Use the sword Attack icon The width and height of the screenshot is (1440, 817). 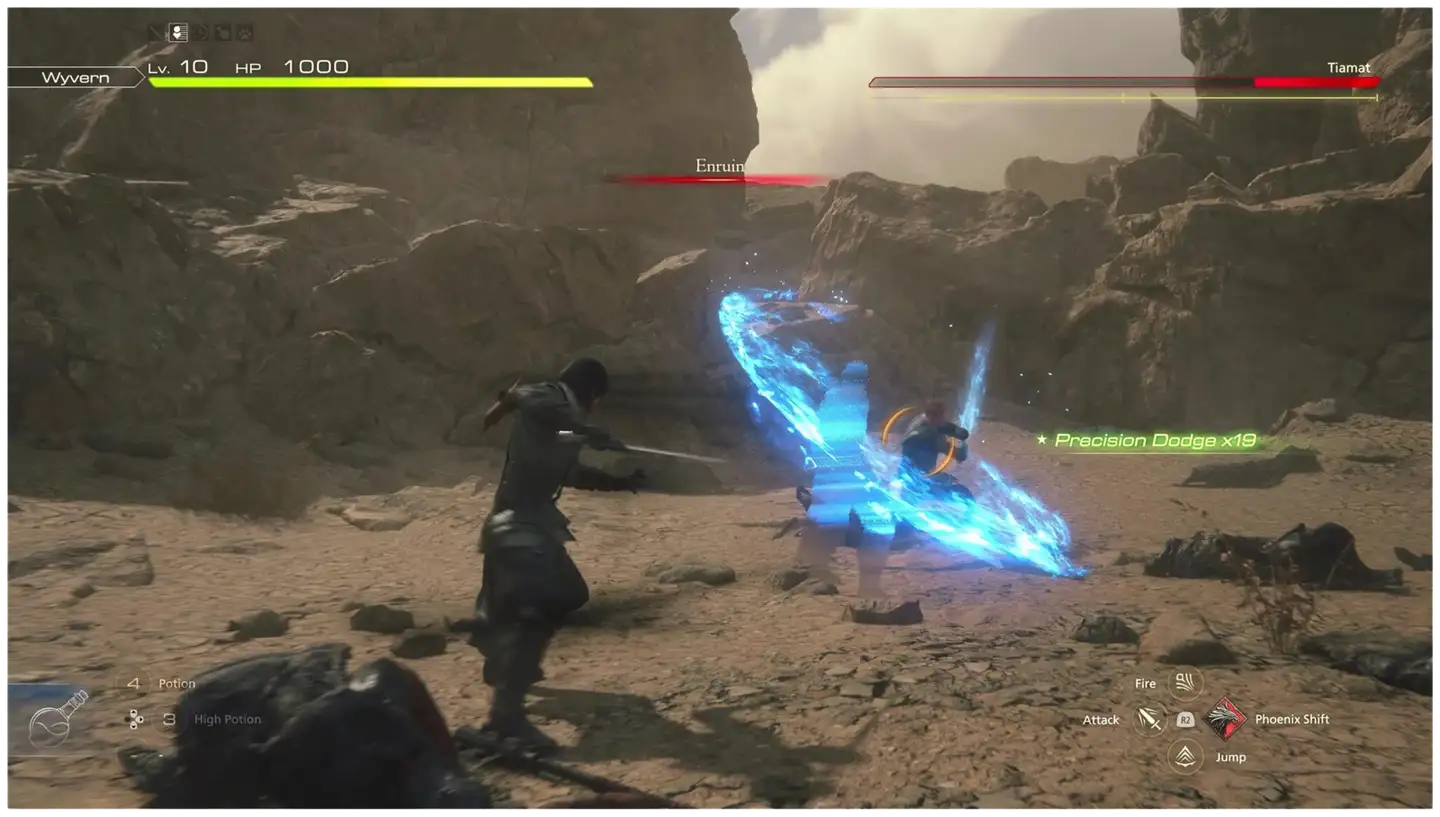click(1150, 719)
